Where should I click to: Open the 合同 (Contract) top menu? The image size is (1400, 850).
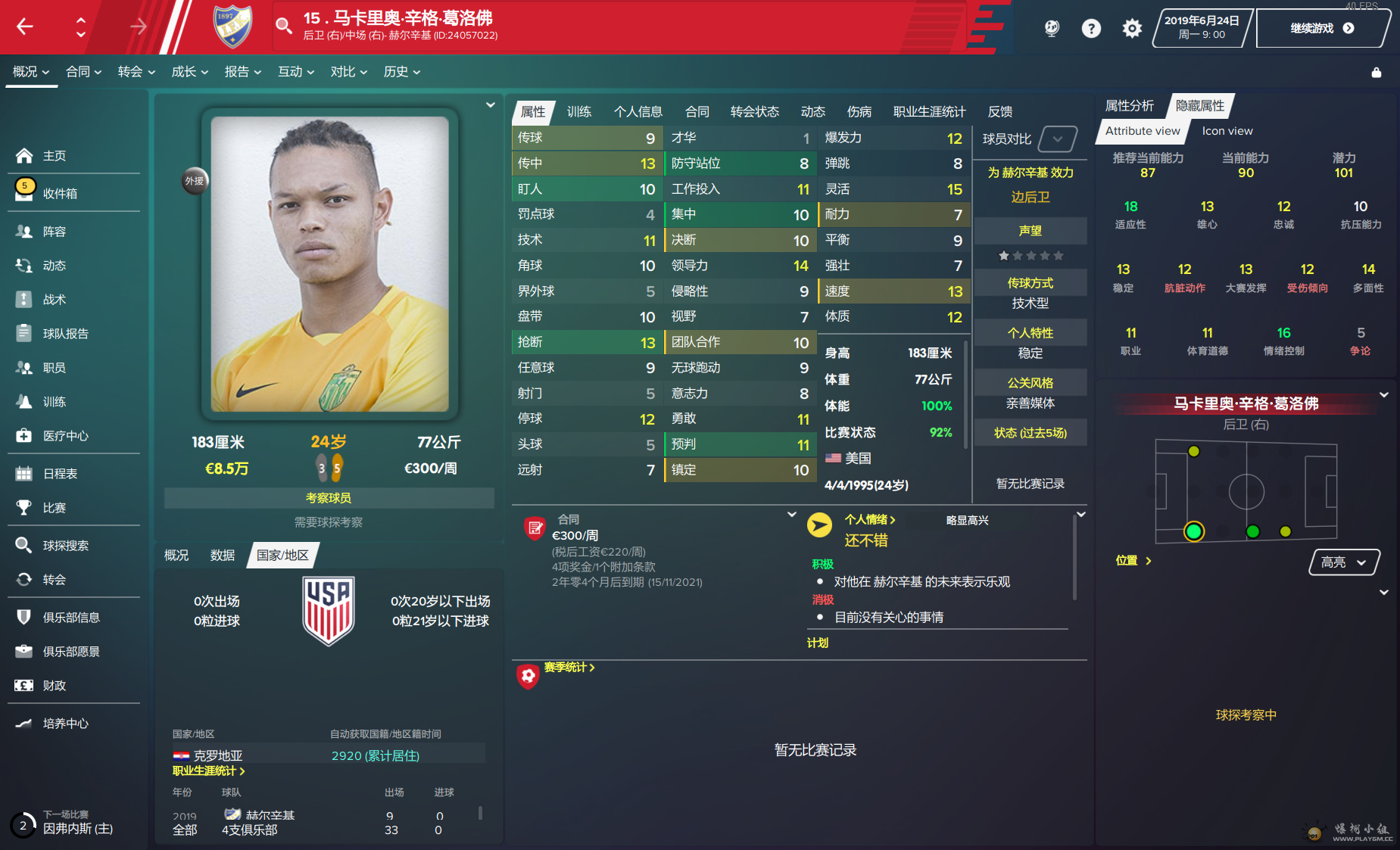(83, 72)
